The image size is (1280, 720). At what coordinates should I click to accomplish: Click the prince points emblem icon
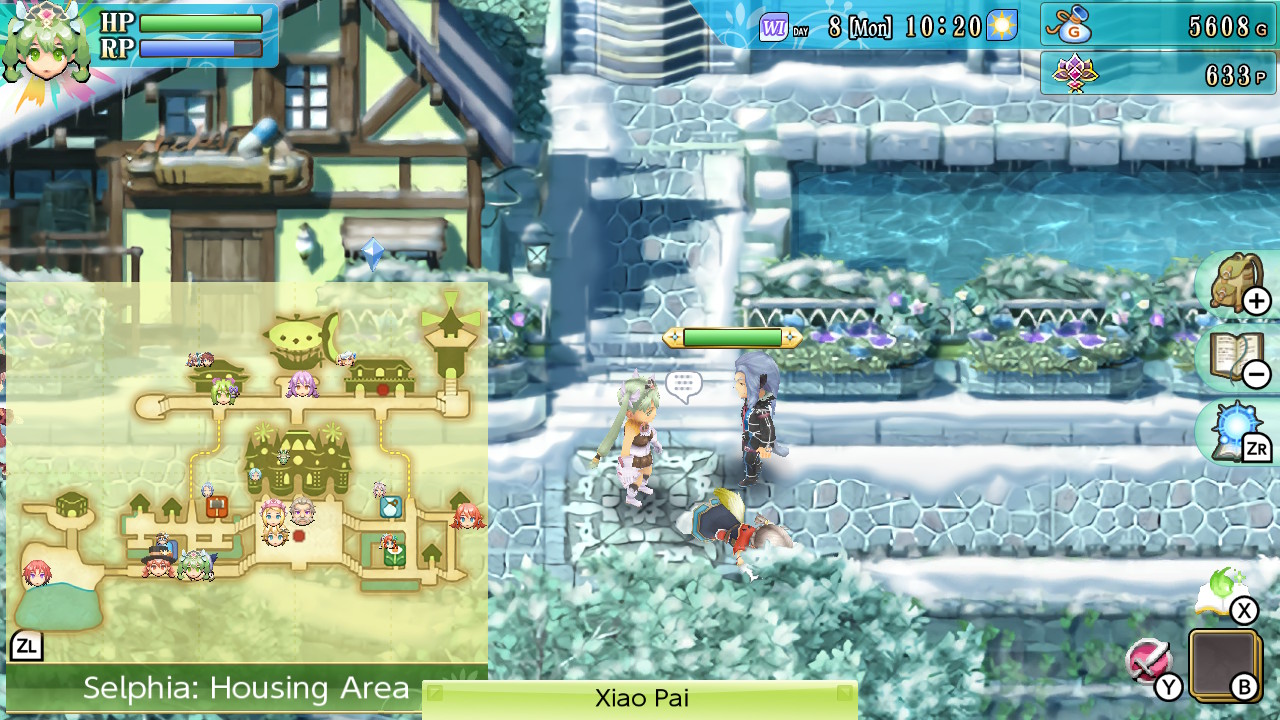pos(1074,73)
